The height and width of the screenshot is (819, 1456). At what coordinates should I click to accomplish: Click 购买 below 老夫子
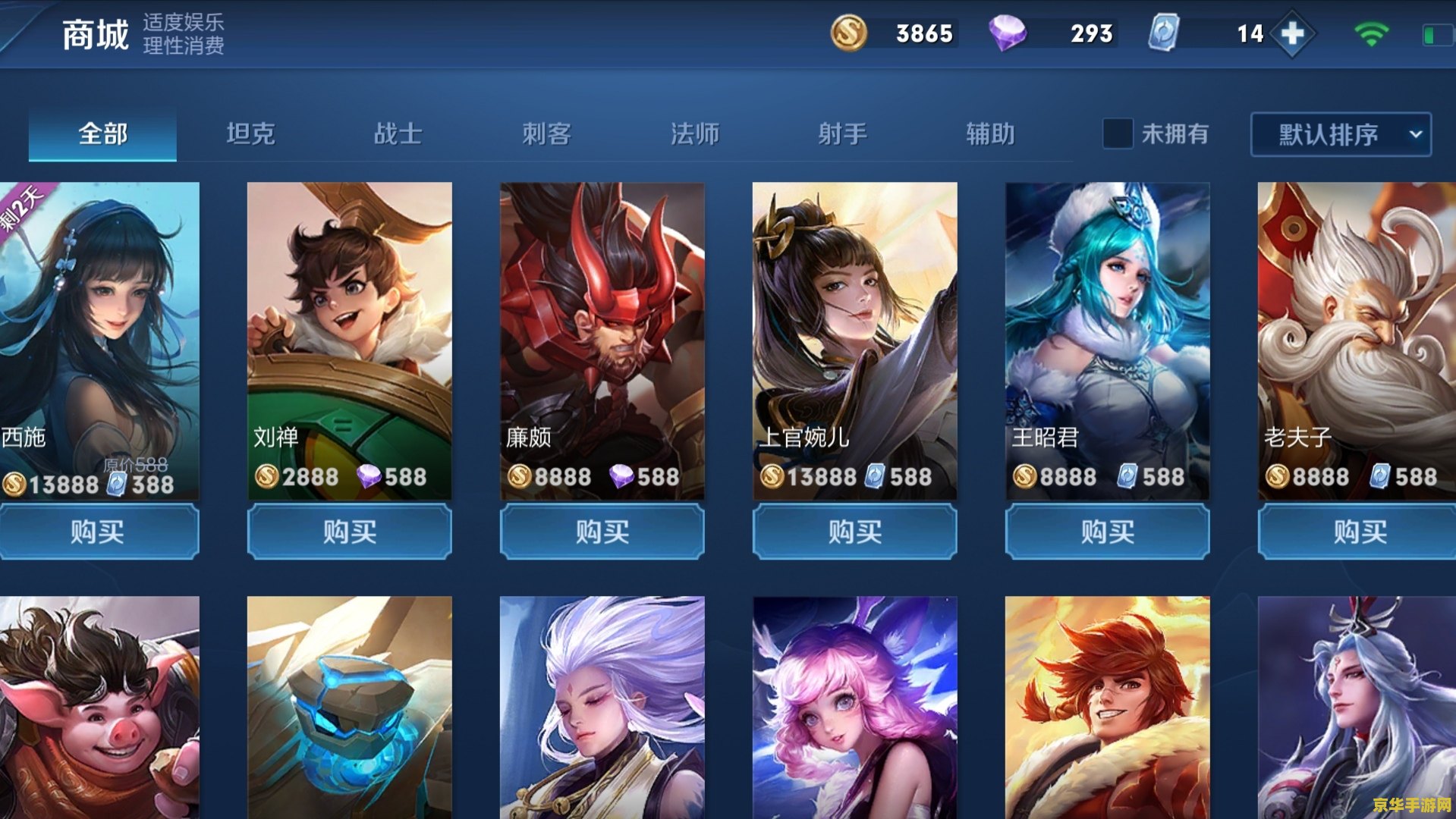(x=1360, y=532)
